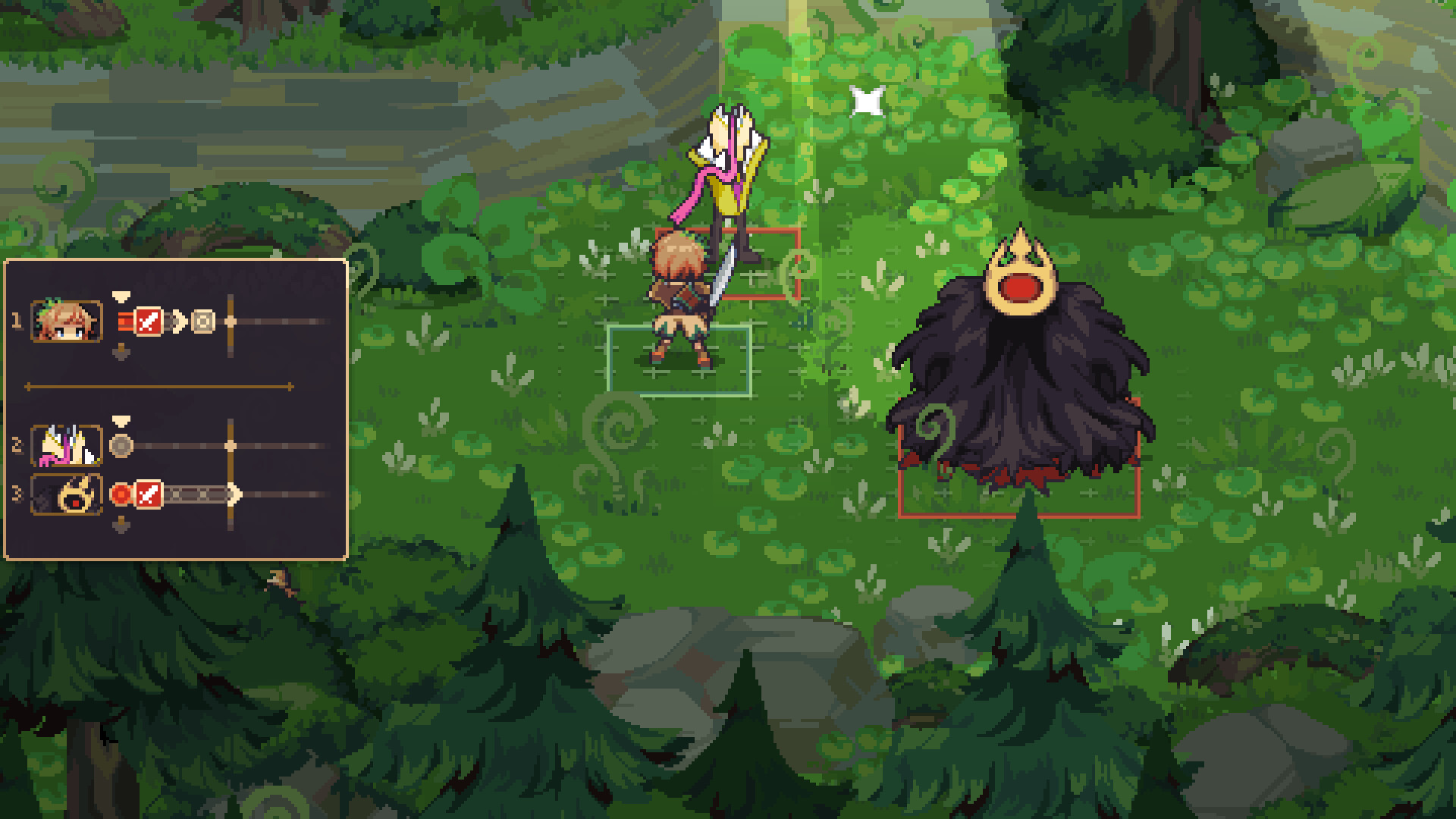Open the arrow above the bird enemy's row

coord(121,420)
